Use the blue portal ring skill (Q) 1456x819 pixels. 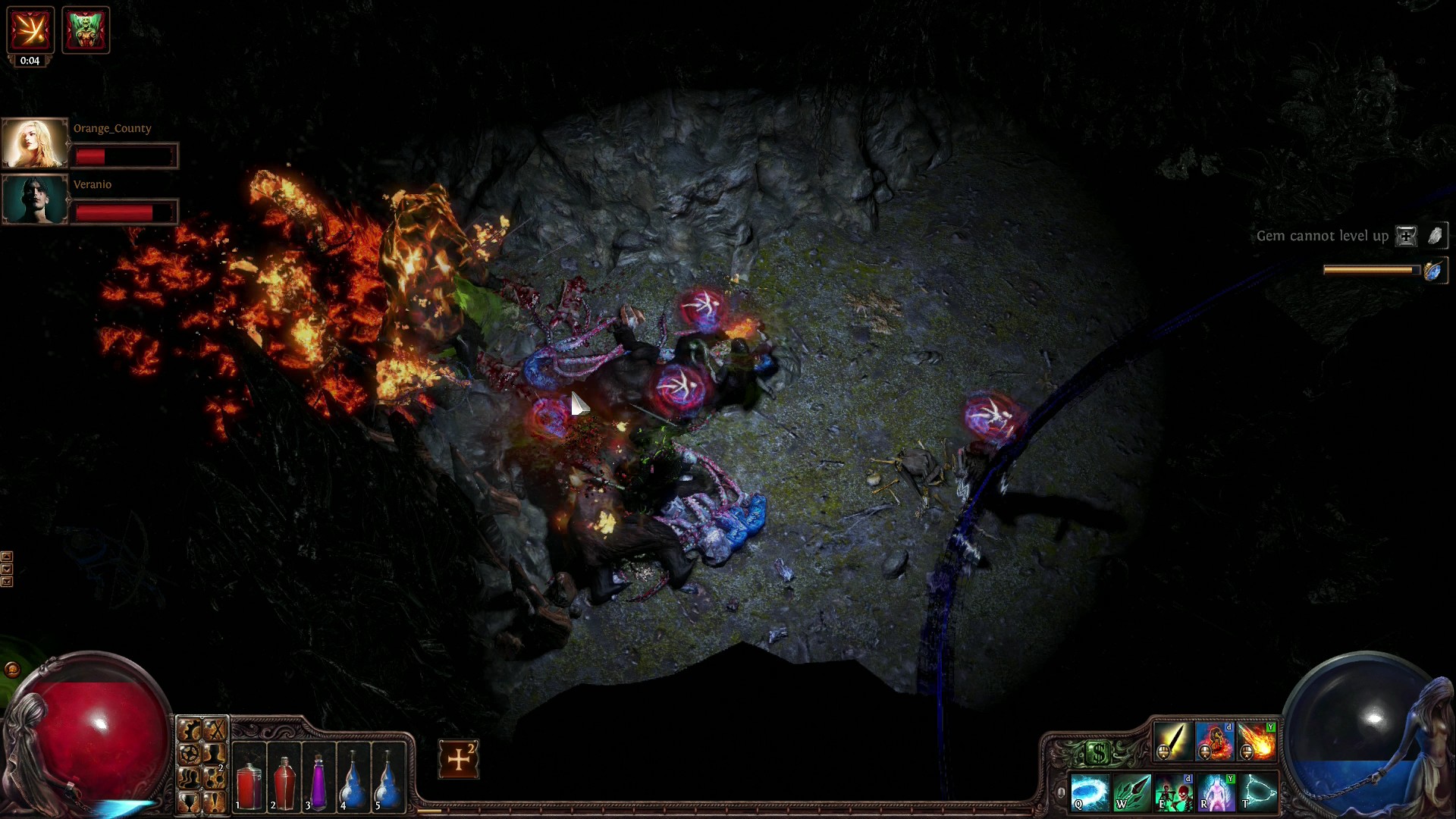coord(1089,792)
